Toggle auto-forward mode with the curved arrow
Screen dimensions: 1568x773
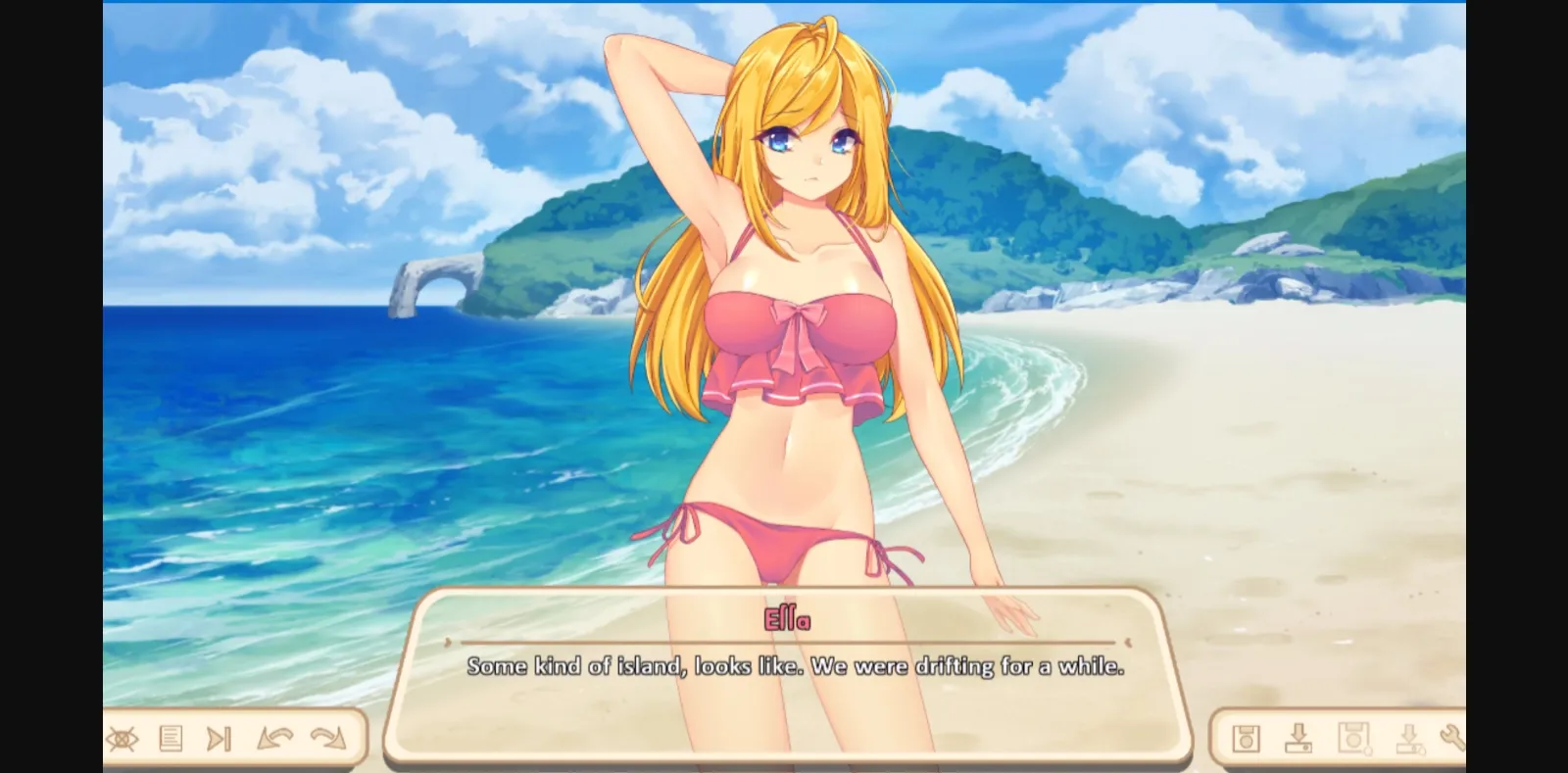pos(328,740)
